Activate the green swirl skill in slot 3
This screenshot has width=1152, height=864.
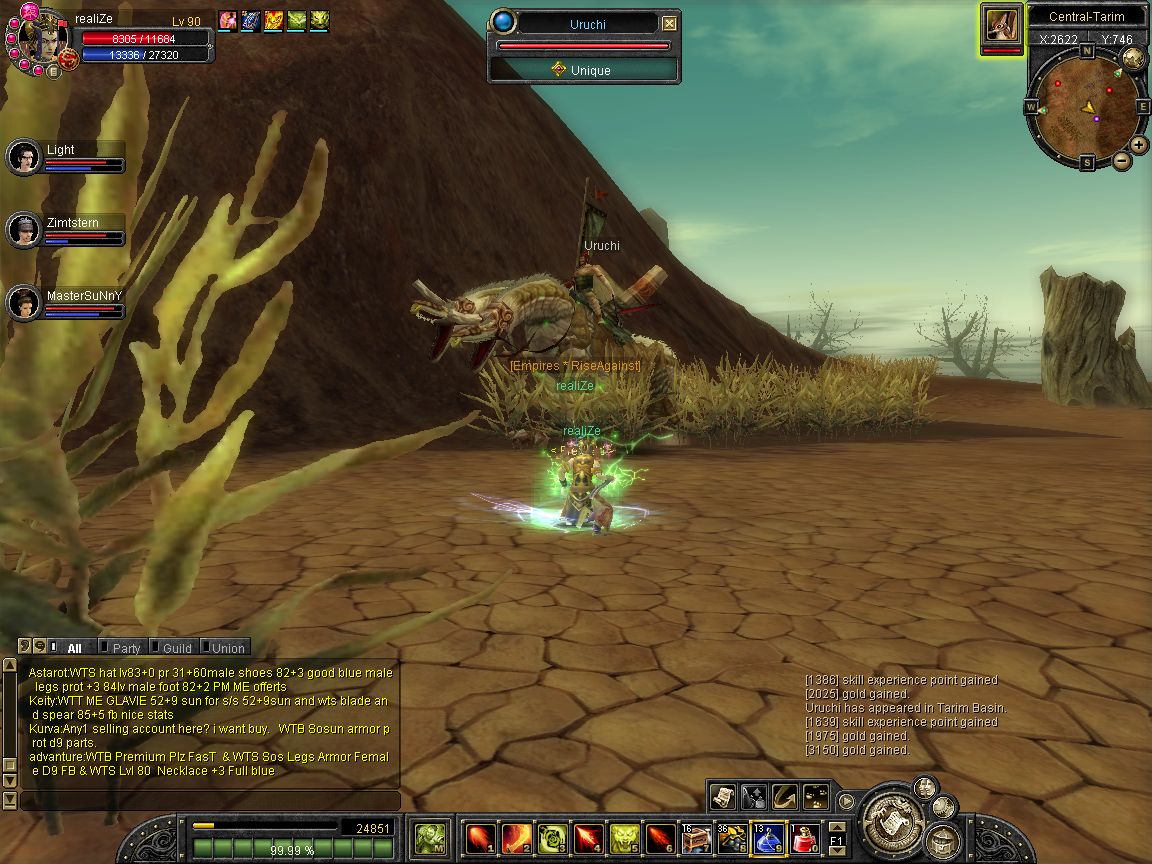point(551,837)
